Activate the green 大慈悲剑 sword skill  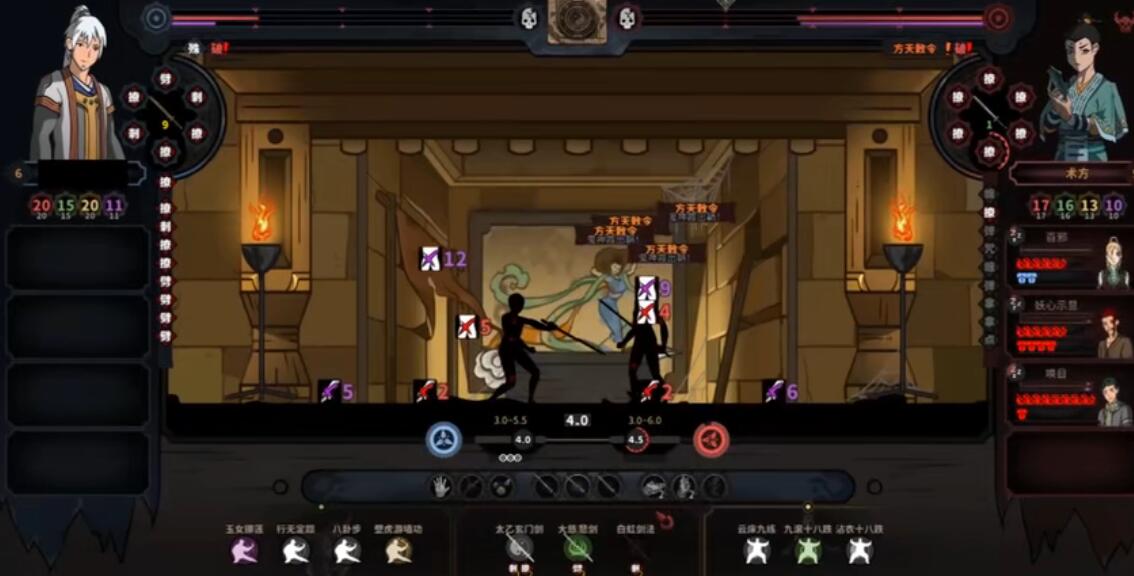click(x=578, y=548)
